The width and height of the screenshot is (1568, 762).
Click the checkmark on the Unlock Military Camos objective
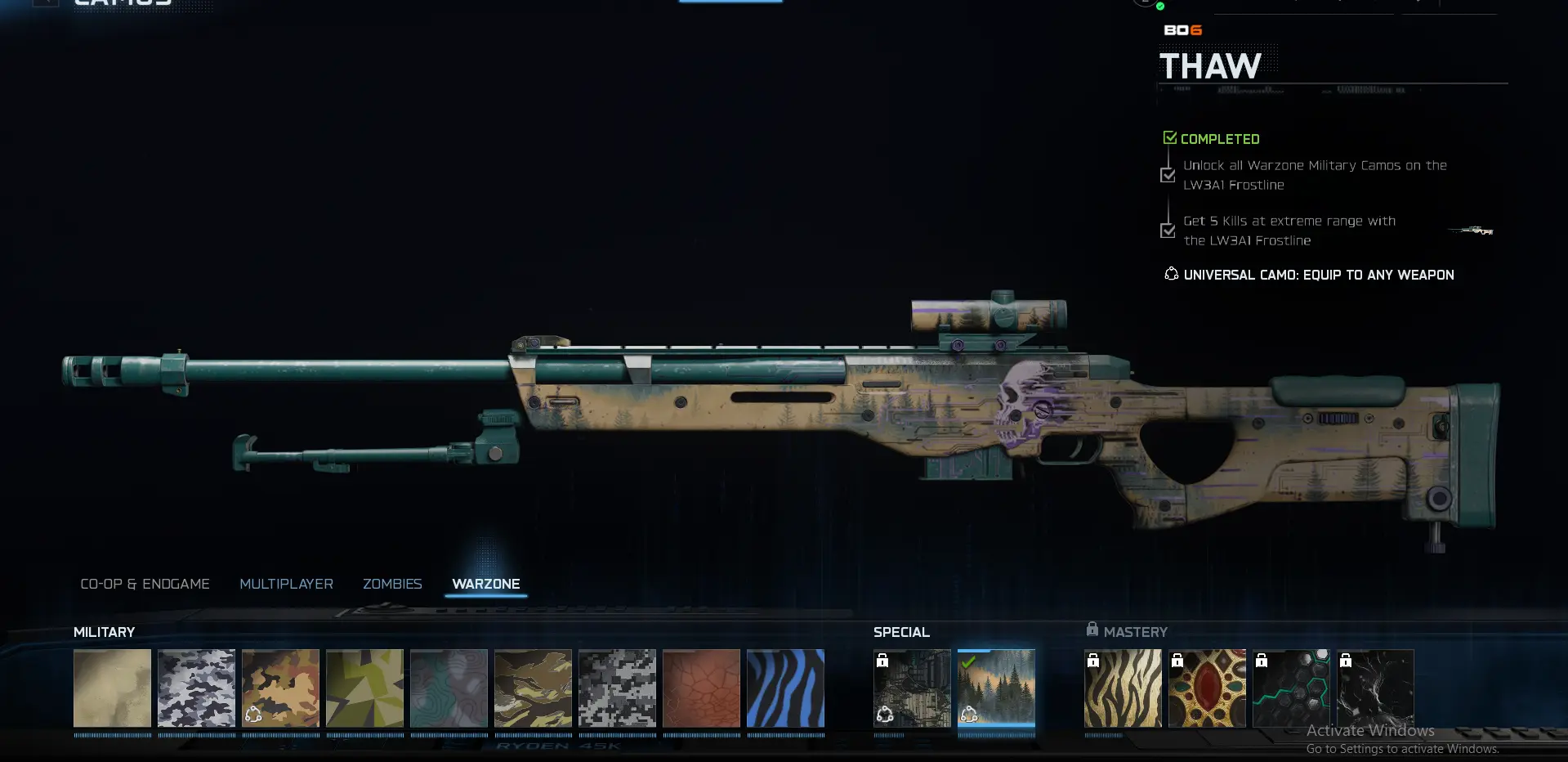tap(1168, 175)
